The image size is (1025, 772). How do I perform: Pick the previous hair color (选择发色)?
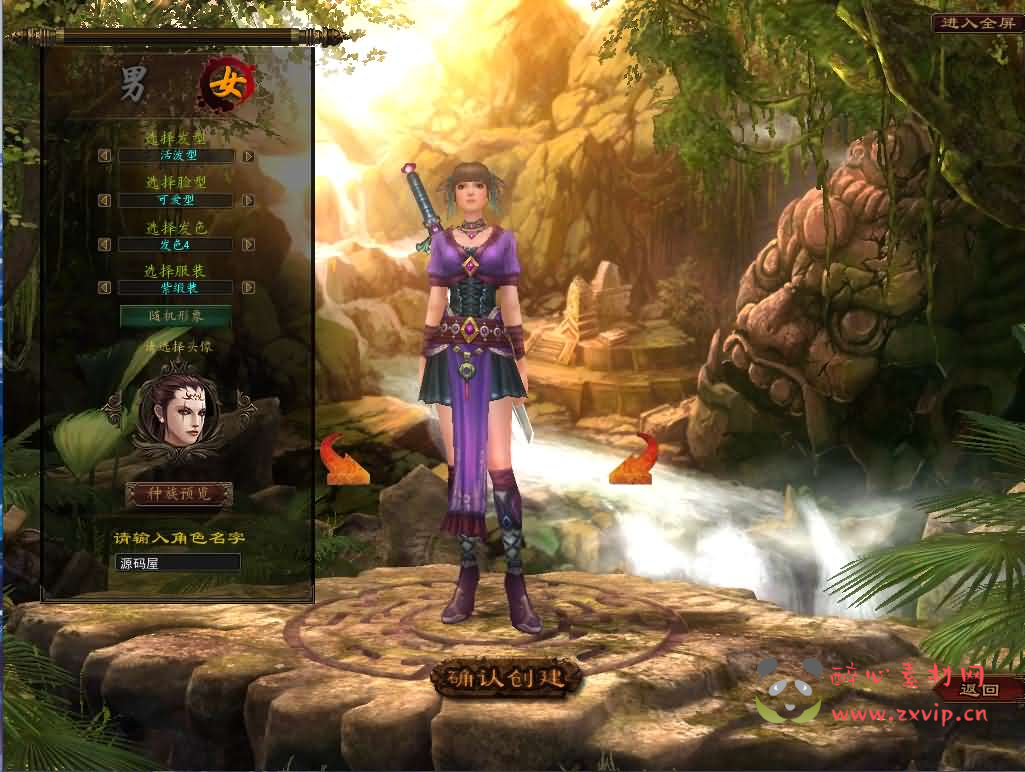(x=104, y=244)
